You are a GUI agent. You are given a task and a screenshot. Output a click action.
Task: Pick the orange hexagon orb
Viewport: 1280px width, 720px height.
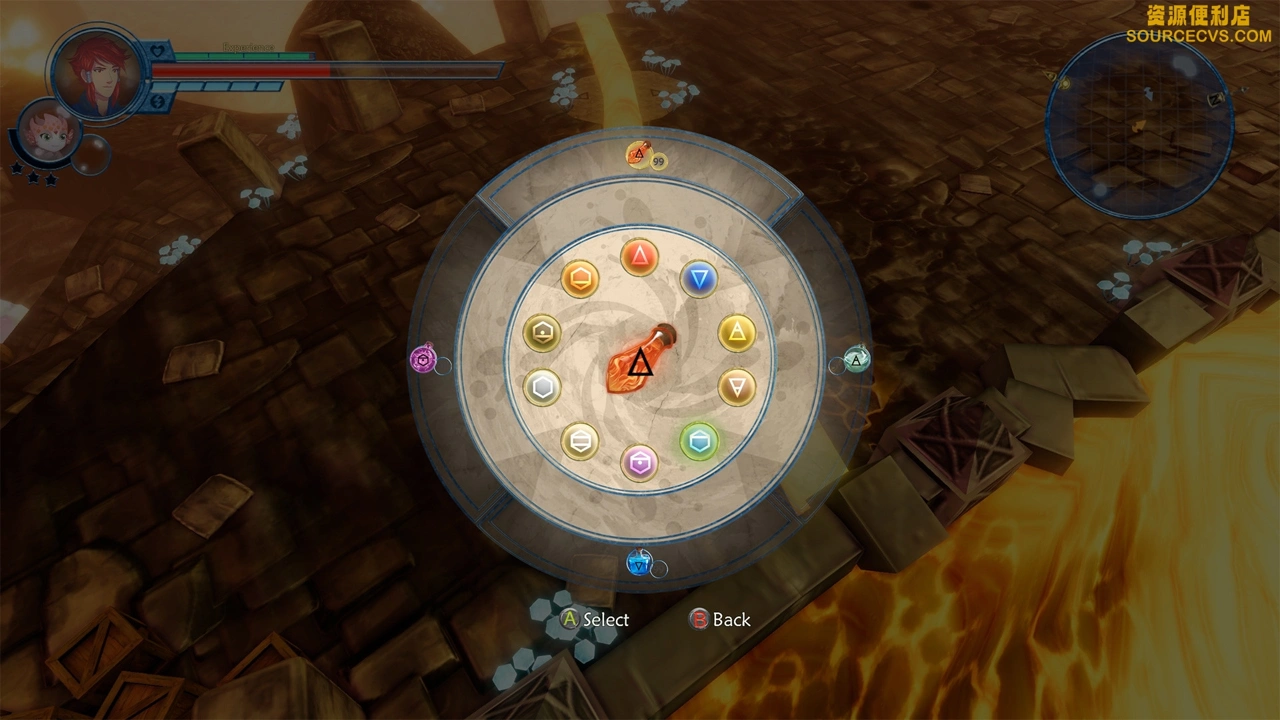pyautogui.click(x=580, y=278)
